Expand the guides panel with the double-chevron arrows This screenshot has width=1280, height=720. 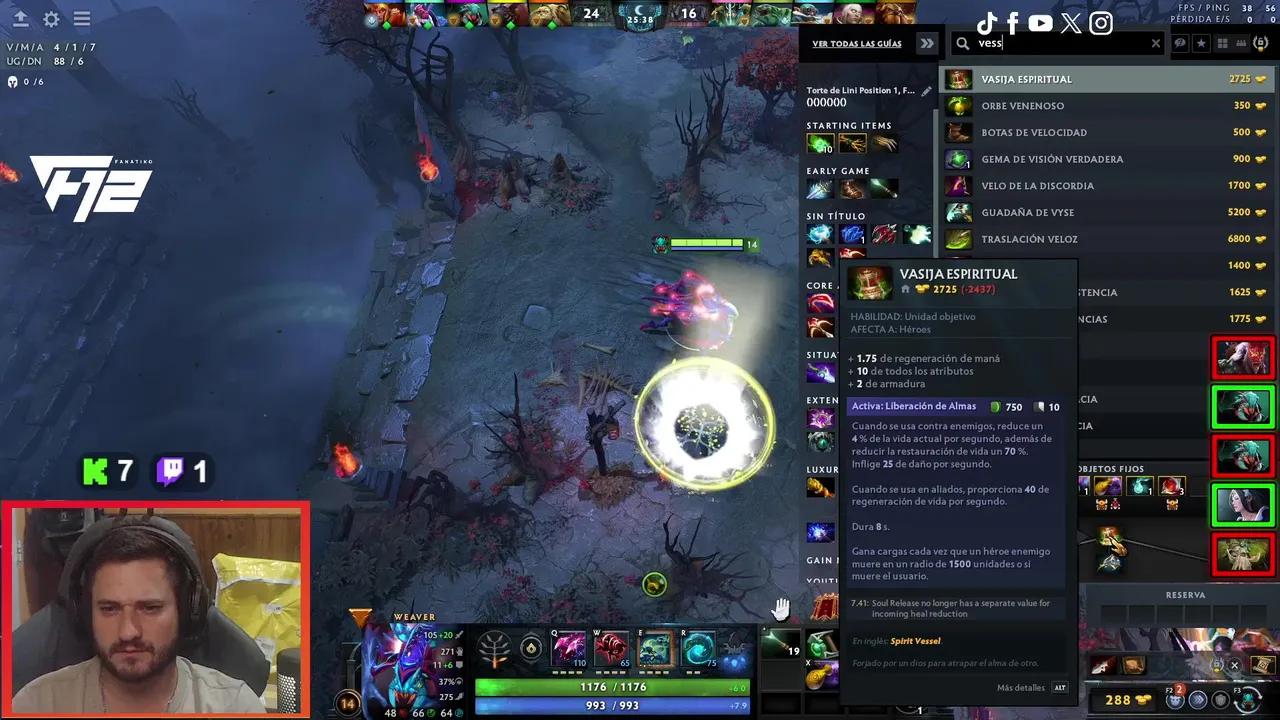point(926,43)
